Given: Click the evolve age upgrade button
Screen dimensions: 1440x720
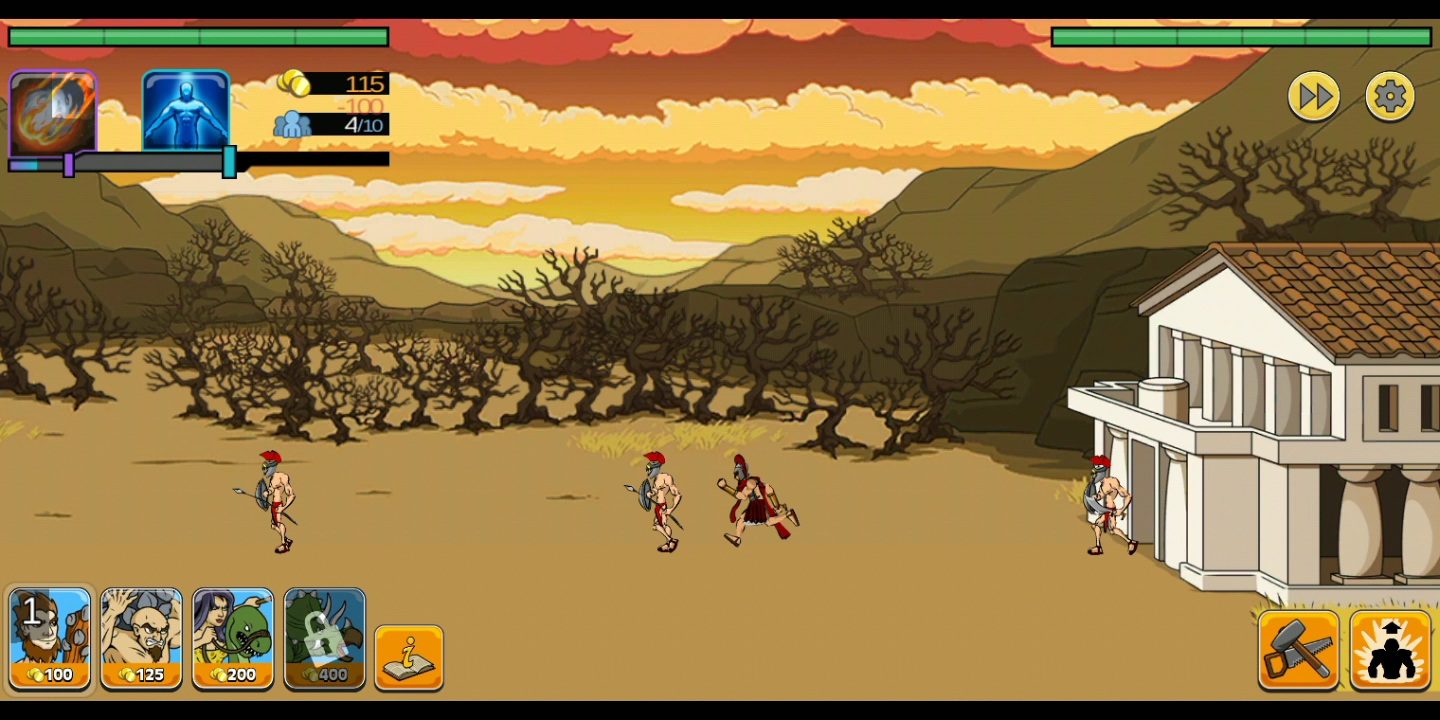Looking at the screenshot, I should 1390,650.
